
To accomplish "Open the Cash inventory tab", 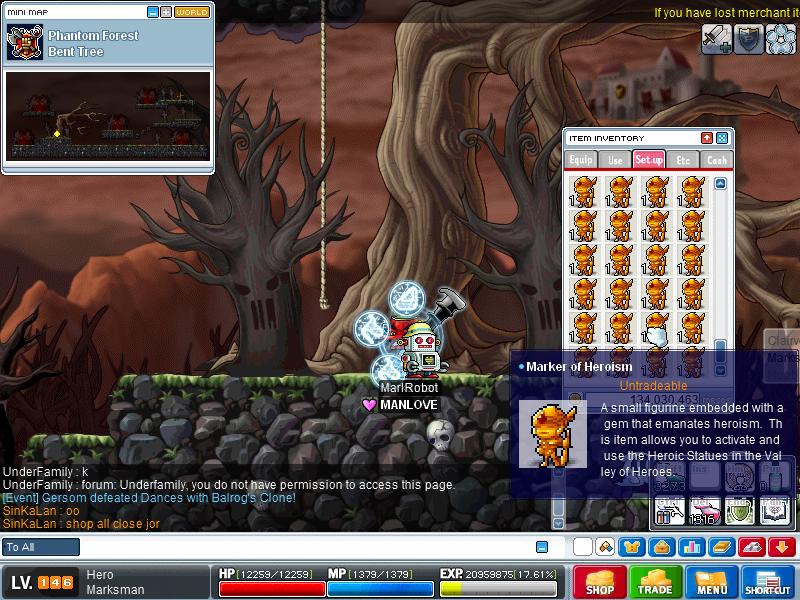I will [717, 160].
